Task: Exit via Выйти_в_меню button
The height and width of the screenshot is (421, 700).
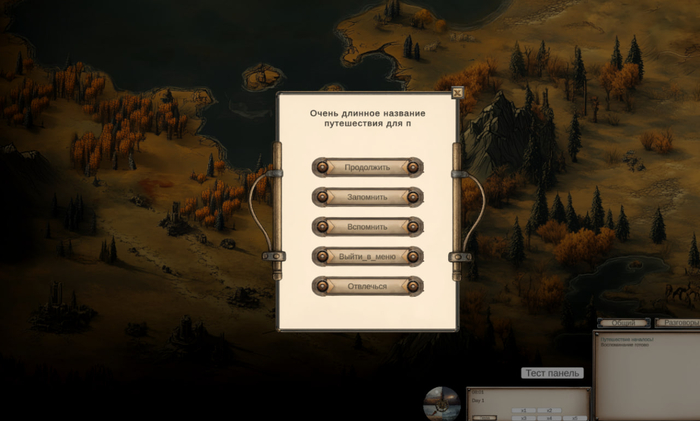Action: (x=367, y=257)
